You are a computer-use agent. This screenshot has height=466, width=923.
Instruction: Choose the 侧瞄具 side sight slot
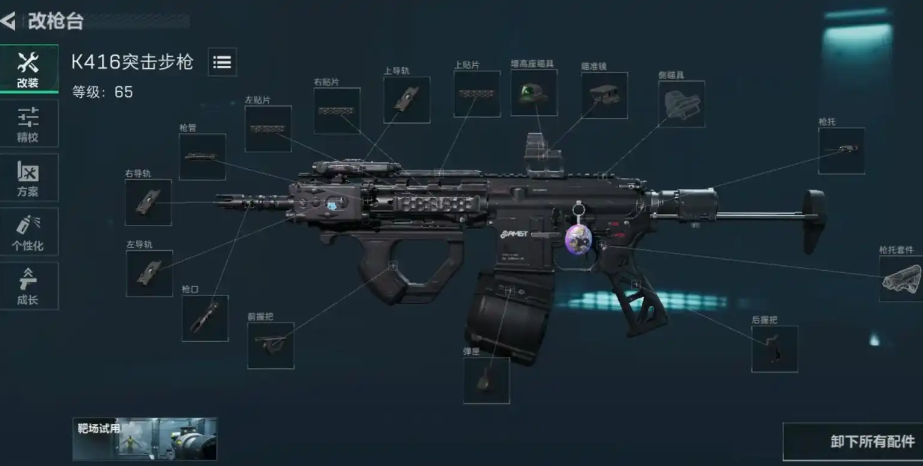(681, 104)
